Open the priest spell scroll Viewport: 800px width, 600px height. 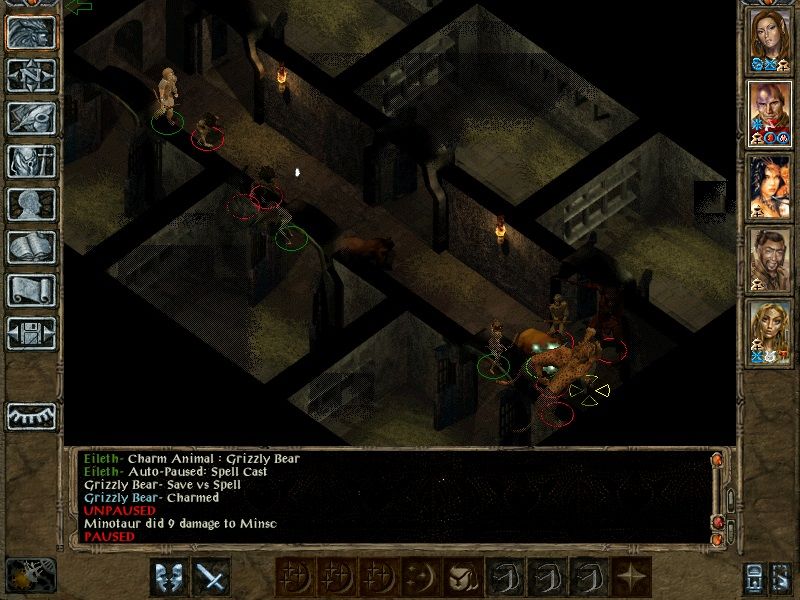[x=31, y=290]
